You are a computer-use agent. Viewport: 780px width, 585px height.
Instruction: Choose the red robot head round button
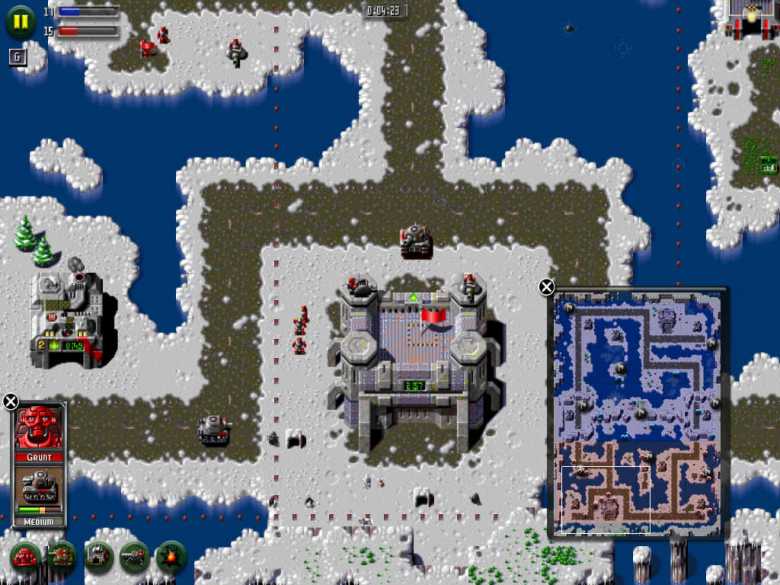coord(25,555)
